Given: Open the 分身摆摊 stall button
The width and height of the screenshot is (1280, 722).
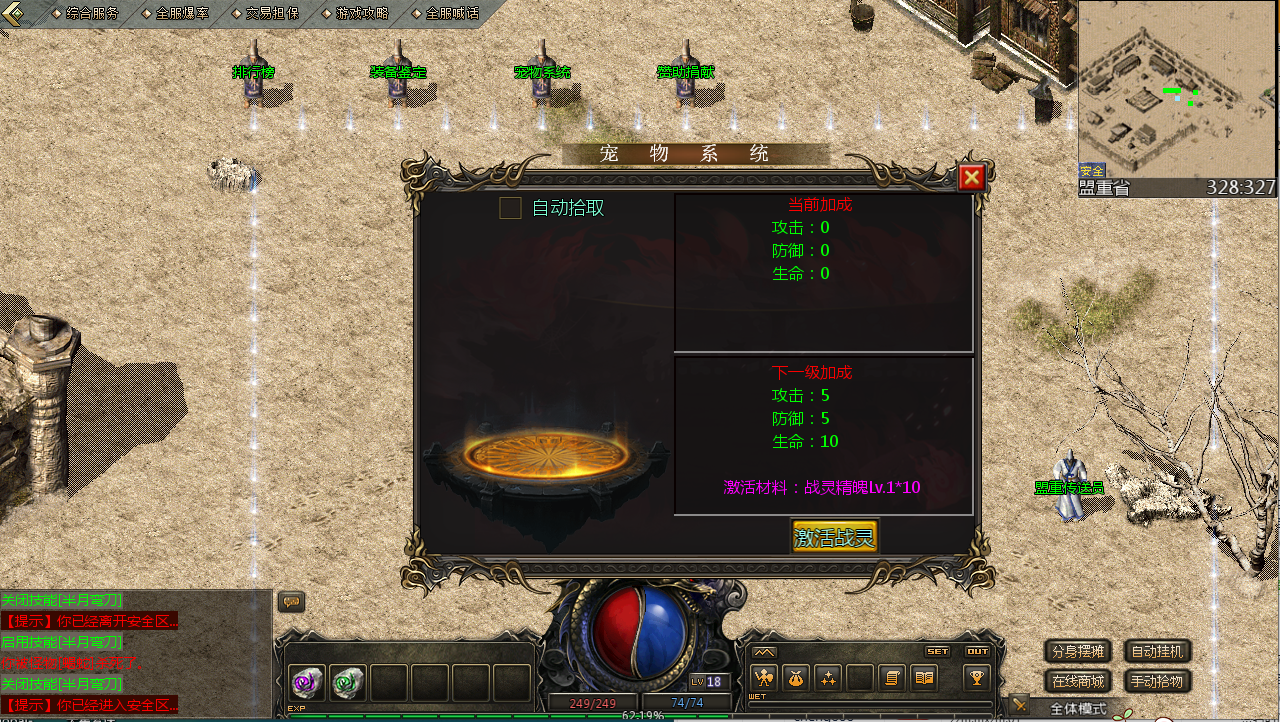Looking at the screenshot, I should [1078, 651].
